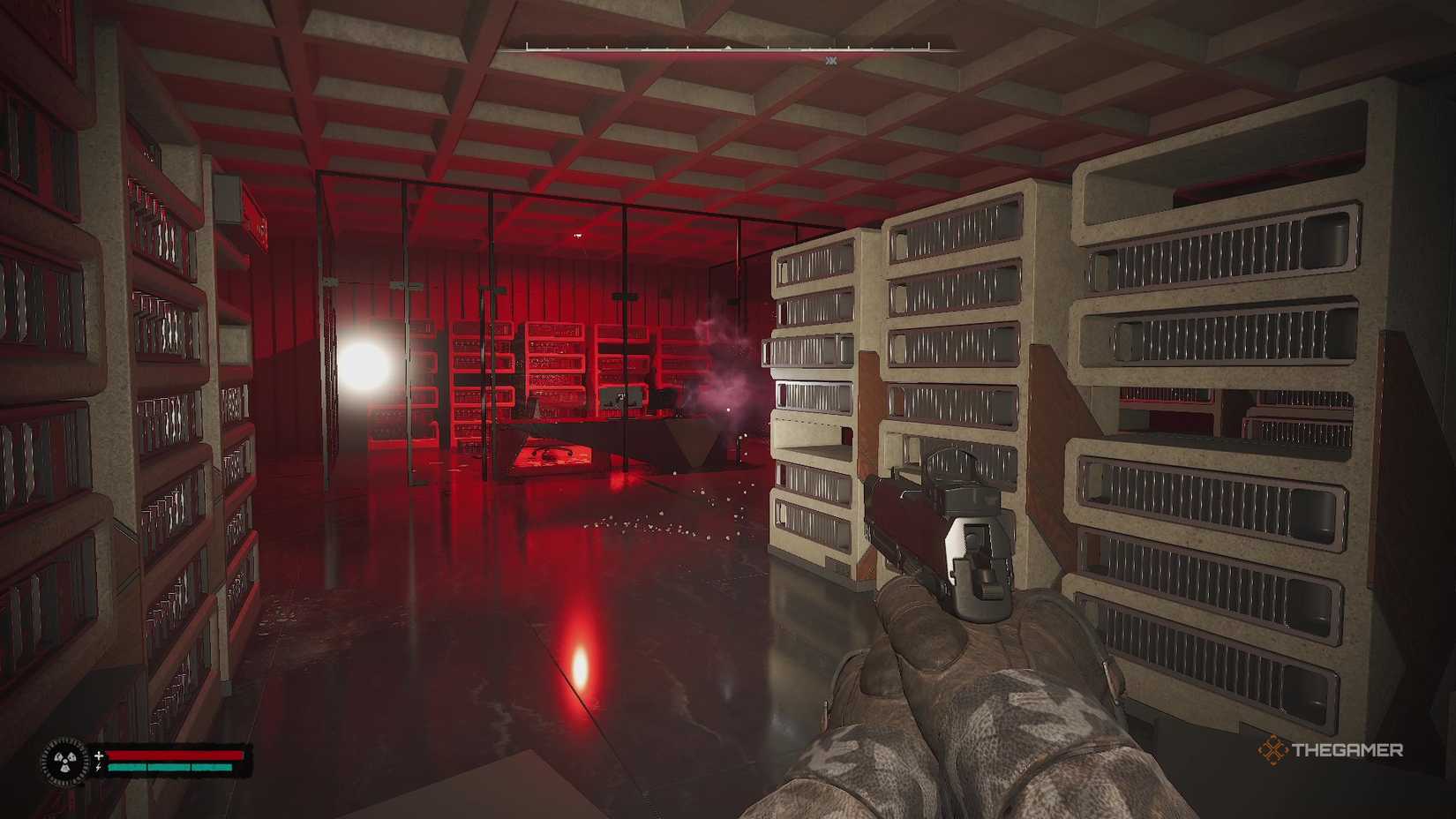Expand the HUD status panel in the corner
The height and width of the screenshot is (819, 1456).
coord(146,761)
